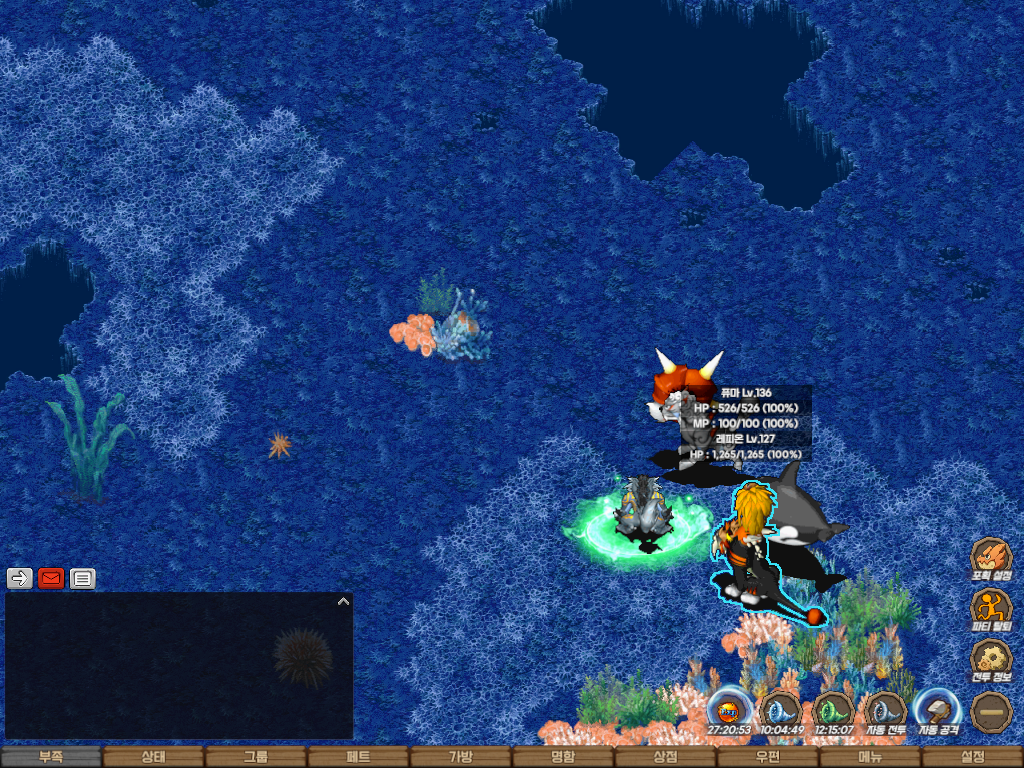This screenshot has height=768, width=1024.
Task: Open the 명함 name card menu
Action: click(x=563, y=757)
